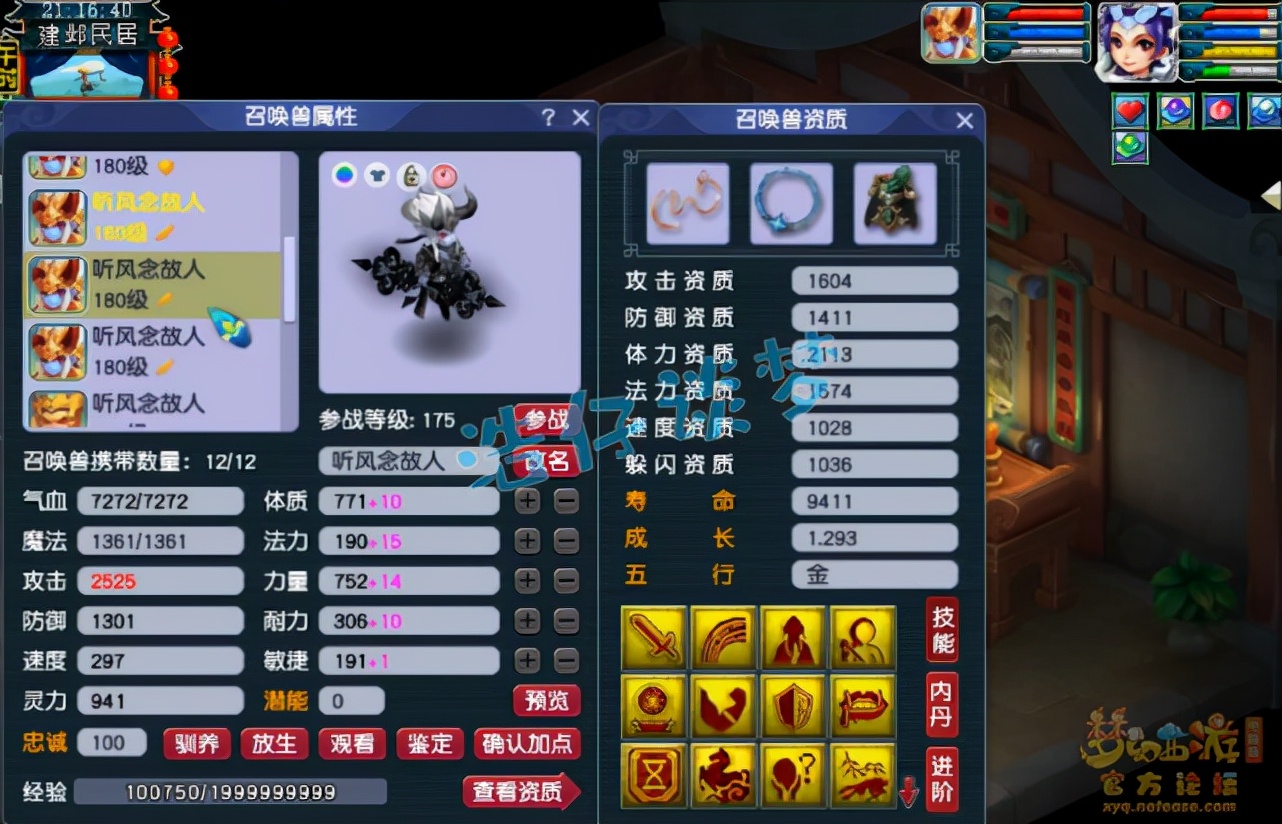Viewport: 1282px width, 824px height.
Task: Click the lock icon above the pet model
Action: pyautogui.click(x=412, y=174)
